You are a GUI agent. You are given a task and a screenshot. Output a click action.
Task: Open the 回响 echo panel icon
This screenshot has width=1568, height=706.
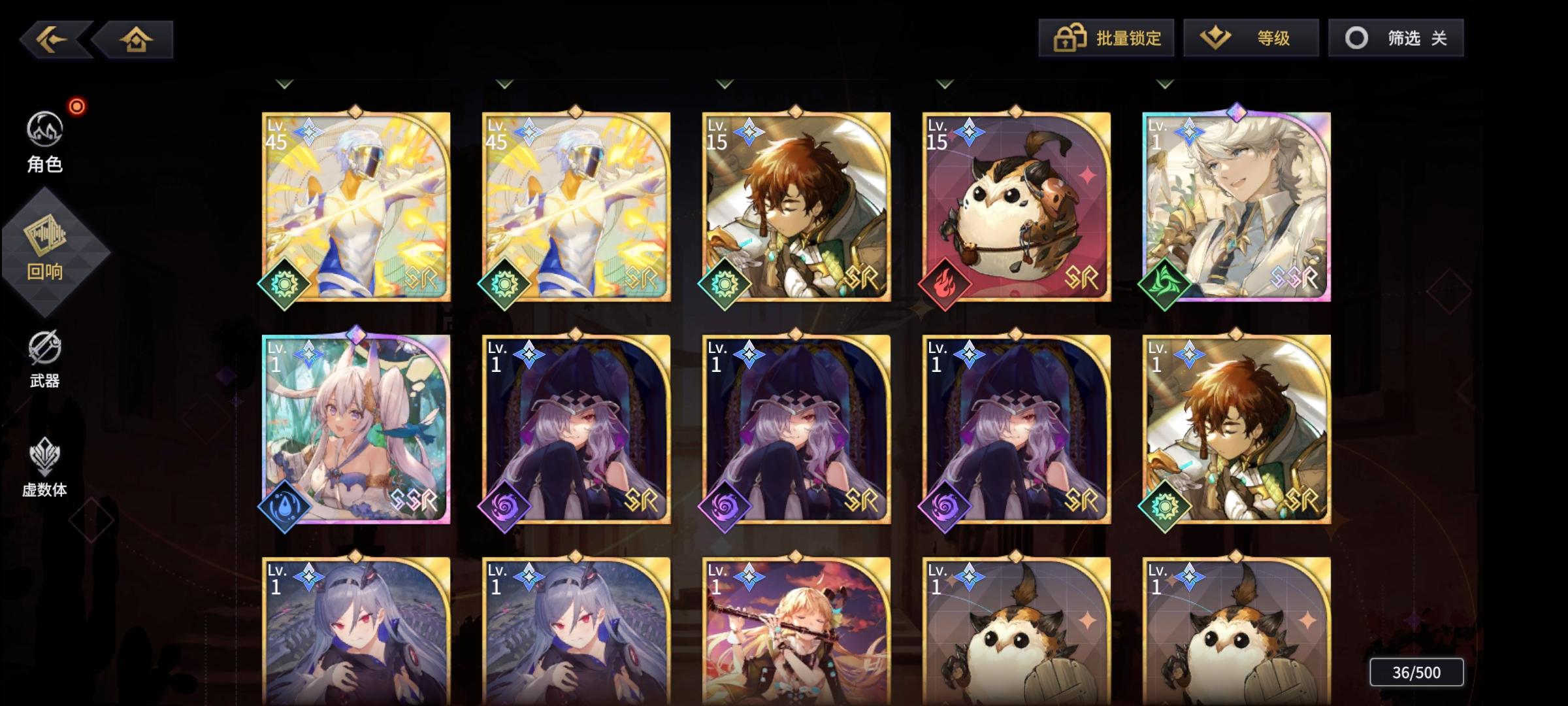[43, 250]
